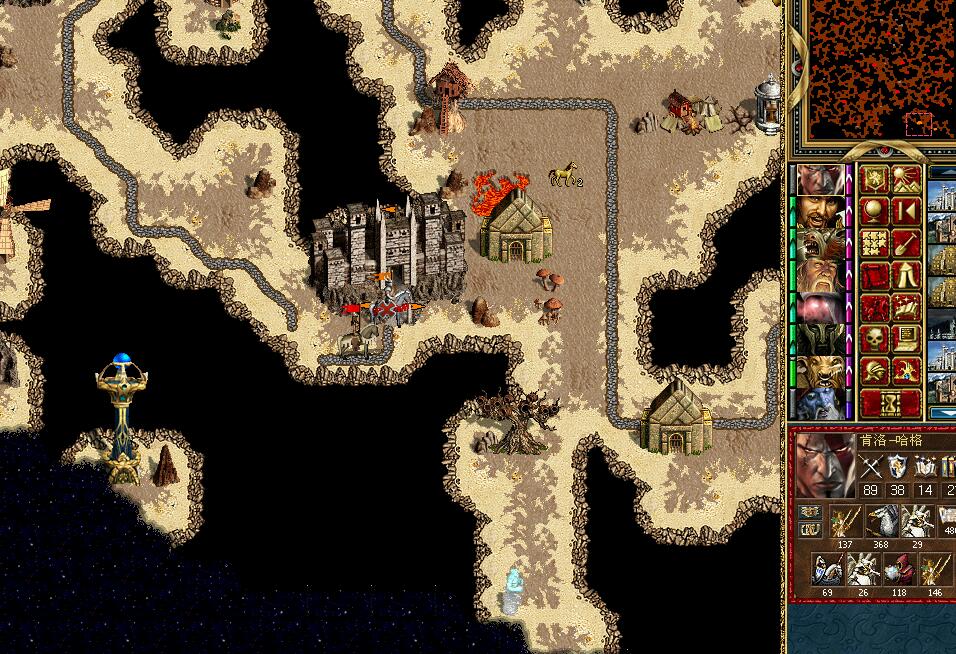Open the Kingdom Overview banner button
The height and width of the screenshot is (654, 956).
[x=874, y=181]
